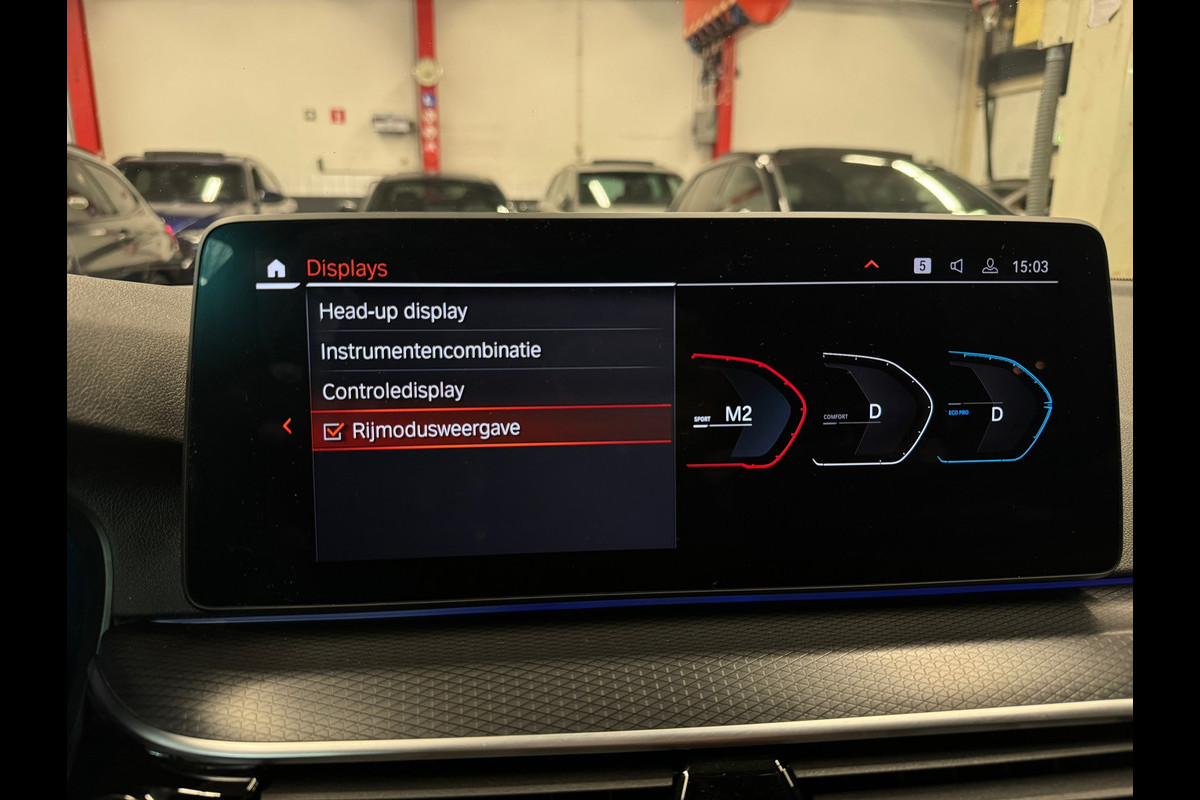The image size is (1200, 800).
Task: Expand the red up-arrow in status bar
Action: tap(871, 265)
